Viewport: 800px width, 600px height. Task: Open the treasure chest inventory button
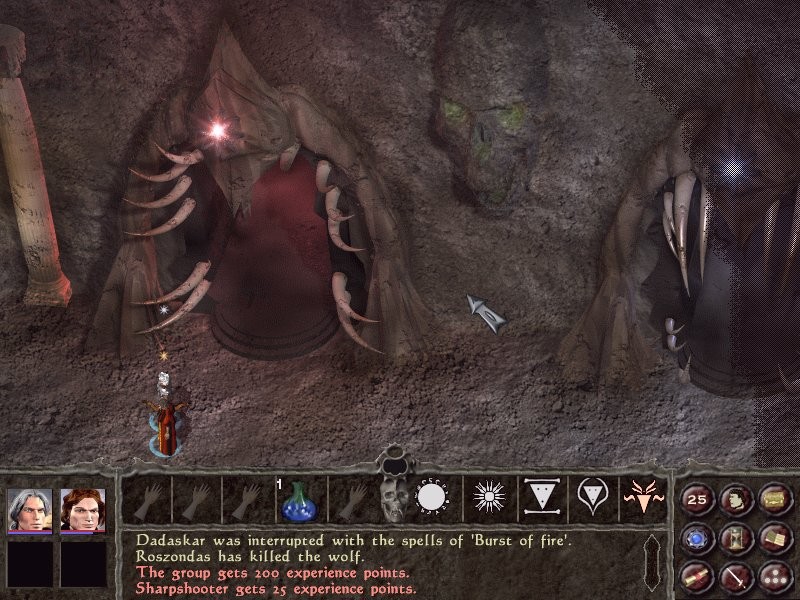[773, 500]
